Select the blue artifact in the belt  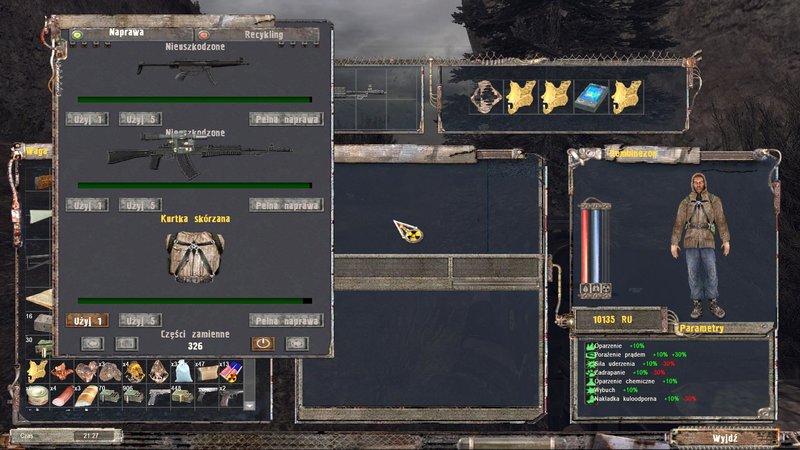tap(591, 95)
